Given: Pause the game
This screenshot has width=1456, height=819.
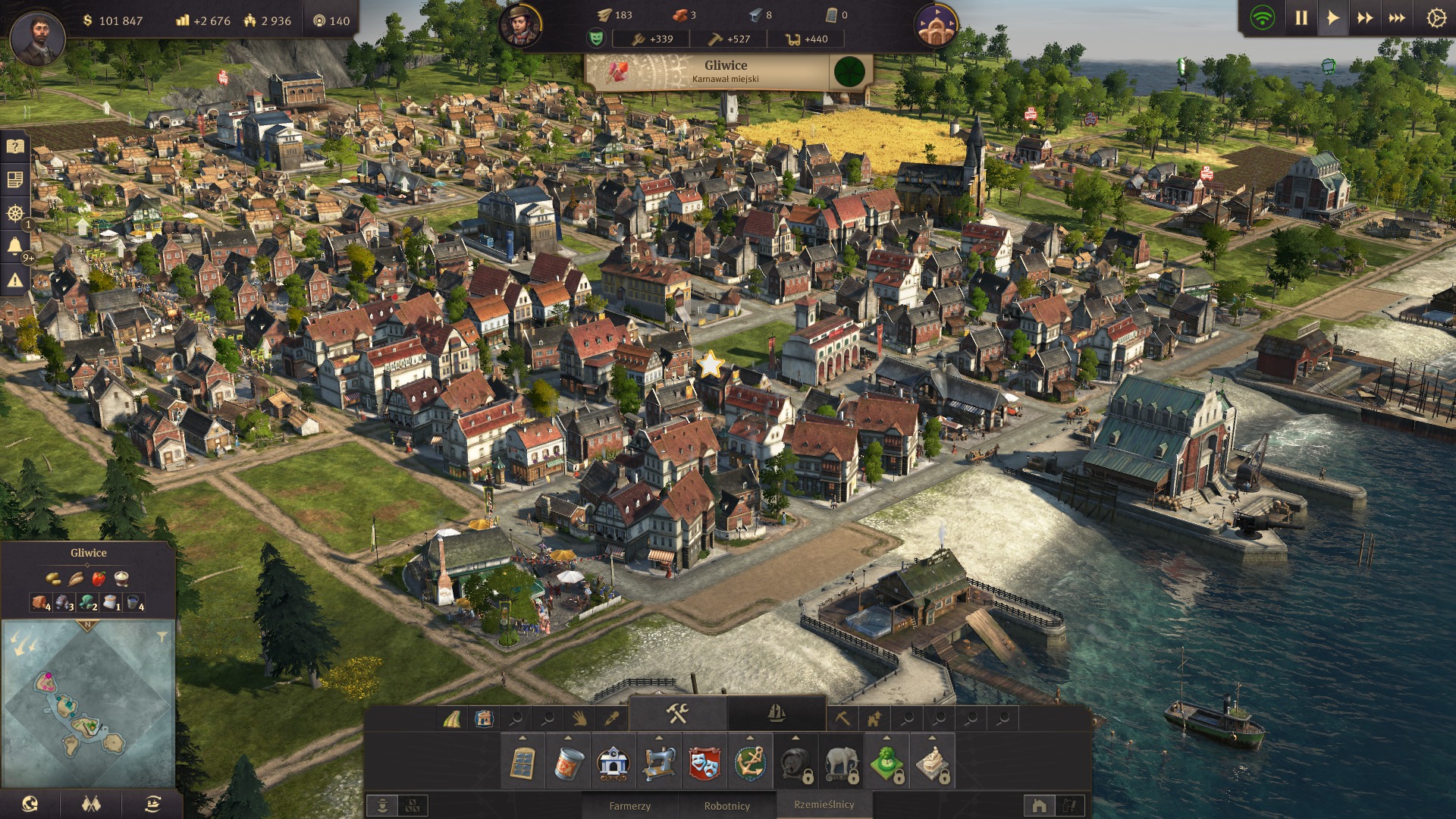Looking at the screenshot, I should 1301,18.
